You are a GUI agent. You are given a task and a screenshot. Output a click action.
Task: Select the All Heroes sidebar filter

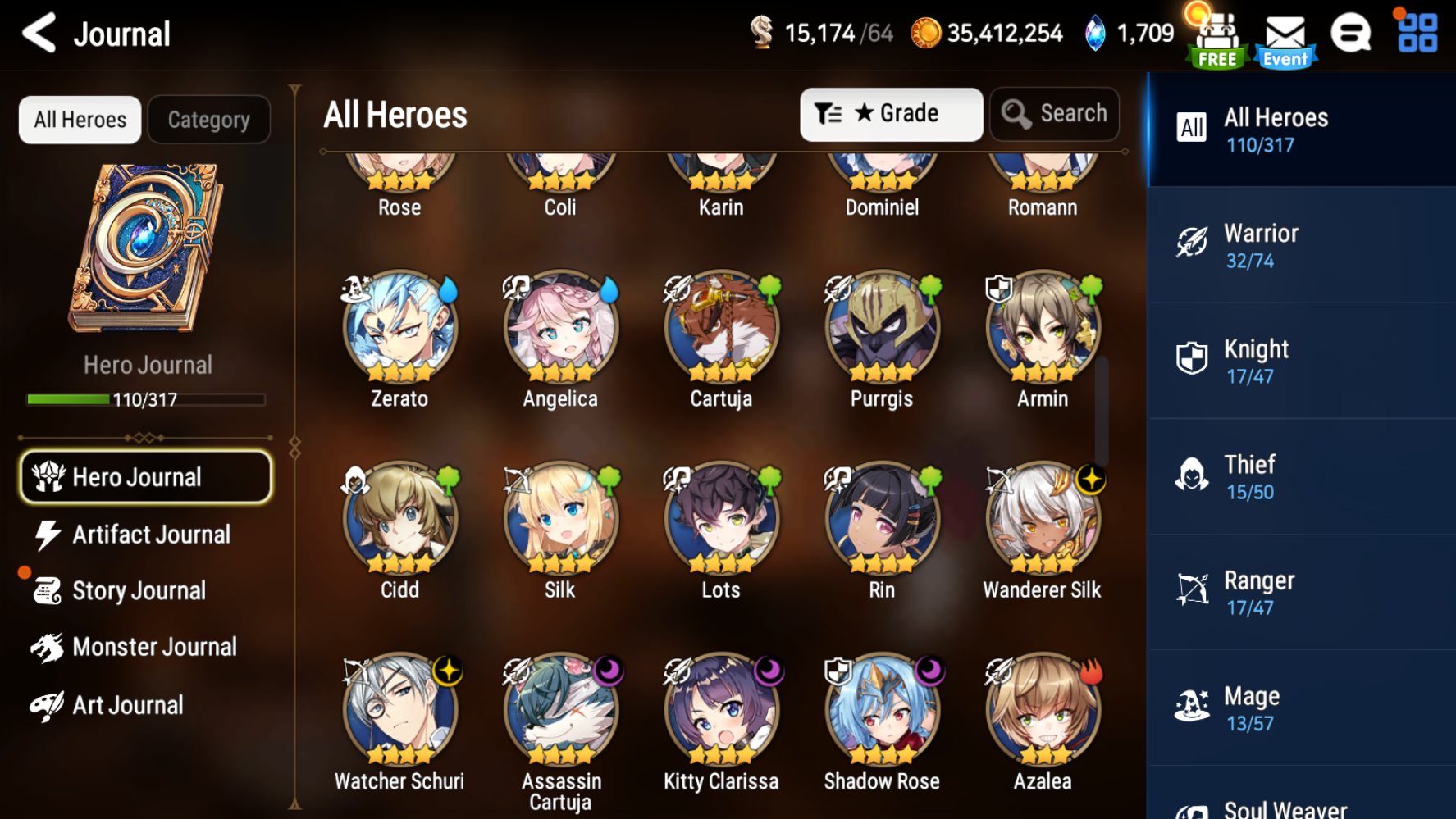point(1301,130)
